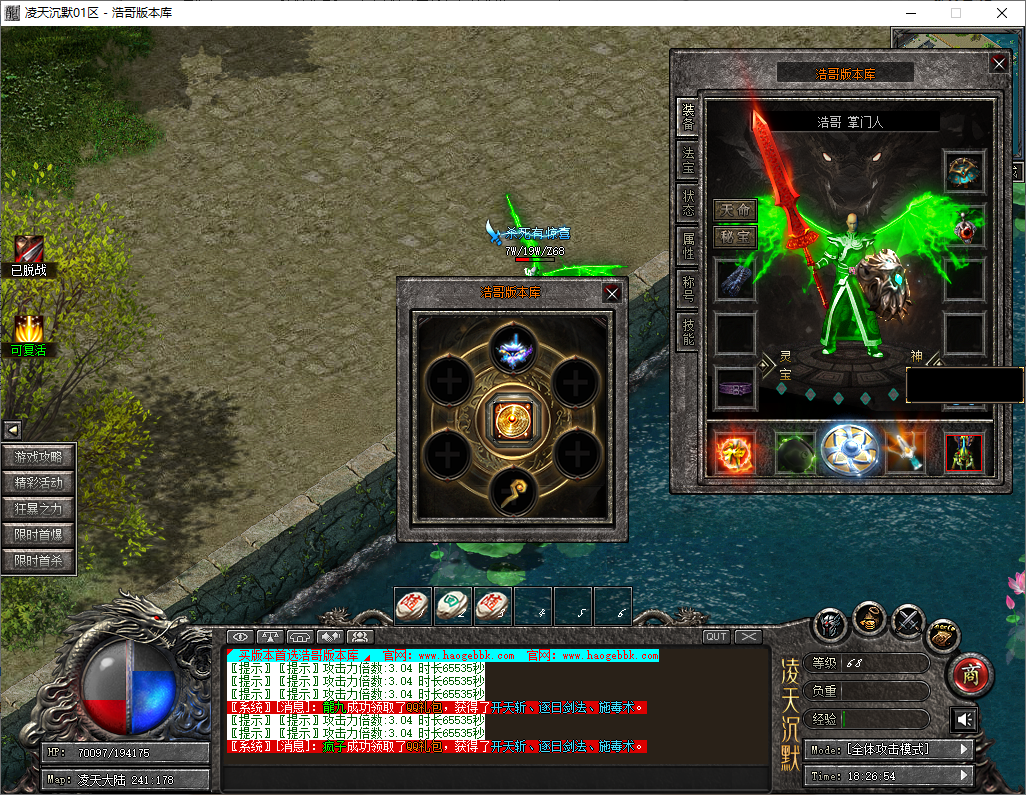Click the 天命 button
This screenshot has height=795, width=1026.
pos(735,210)
